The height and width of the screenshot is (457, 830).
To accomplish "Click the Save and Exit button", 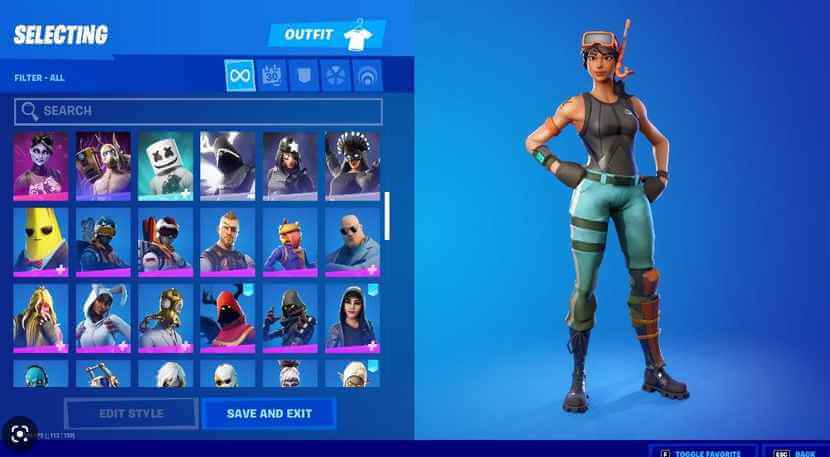I will point(269,413).
